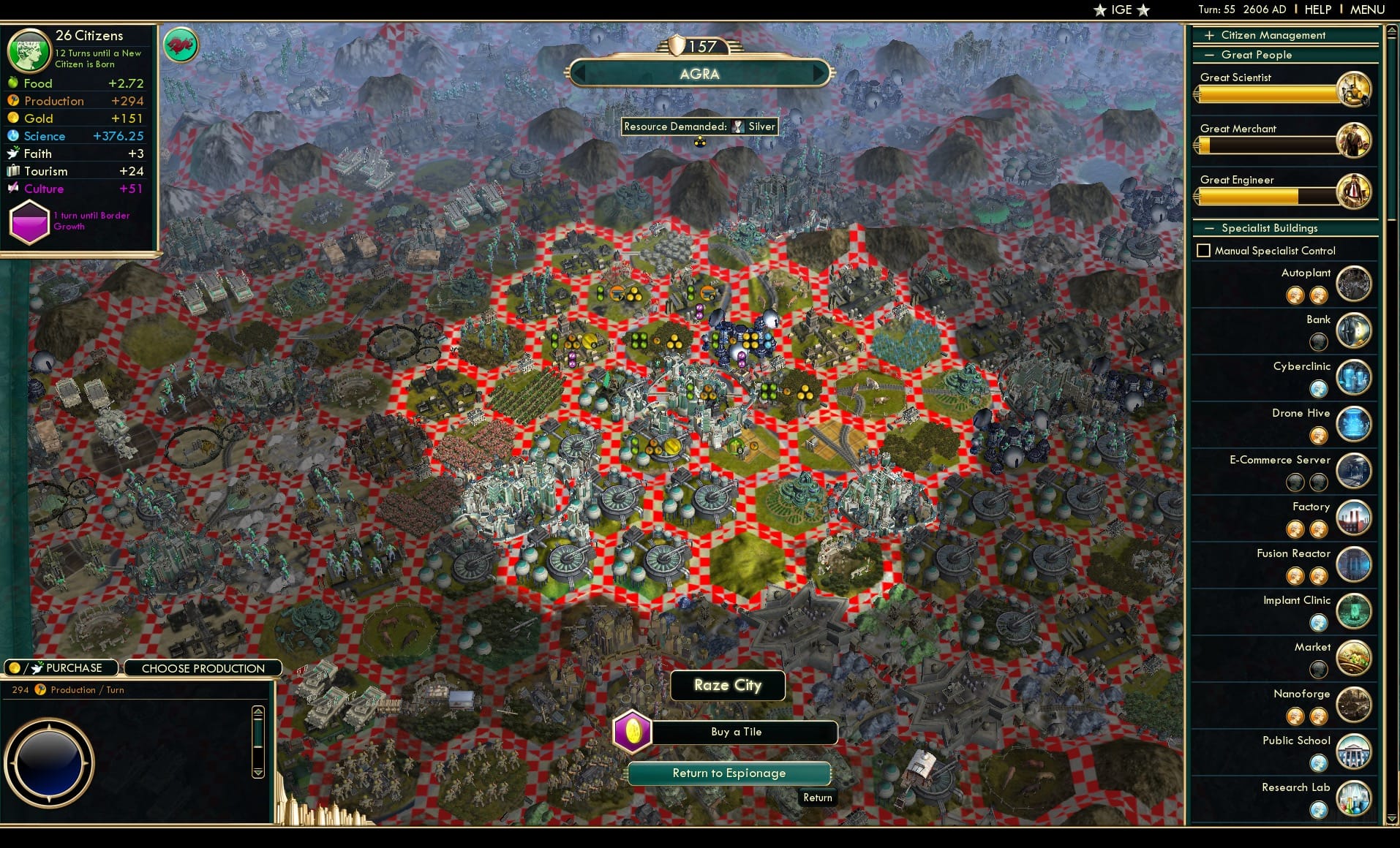Image resolution: width=1400 pixels, height=848 pixels.
Task: Click the Drone Hive building icon
Action: point(1354,425)
